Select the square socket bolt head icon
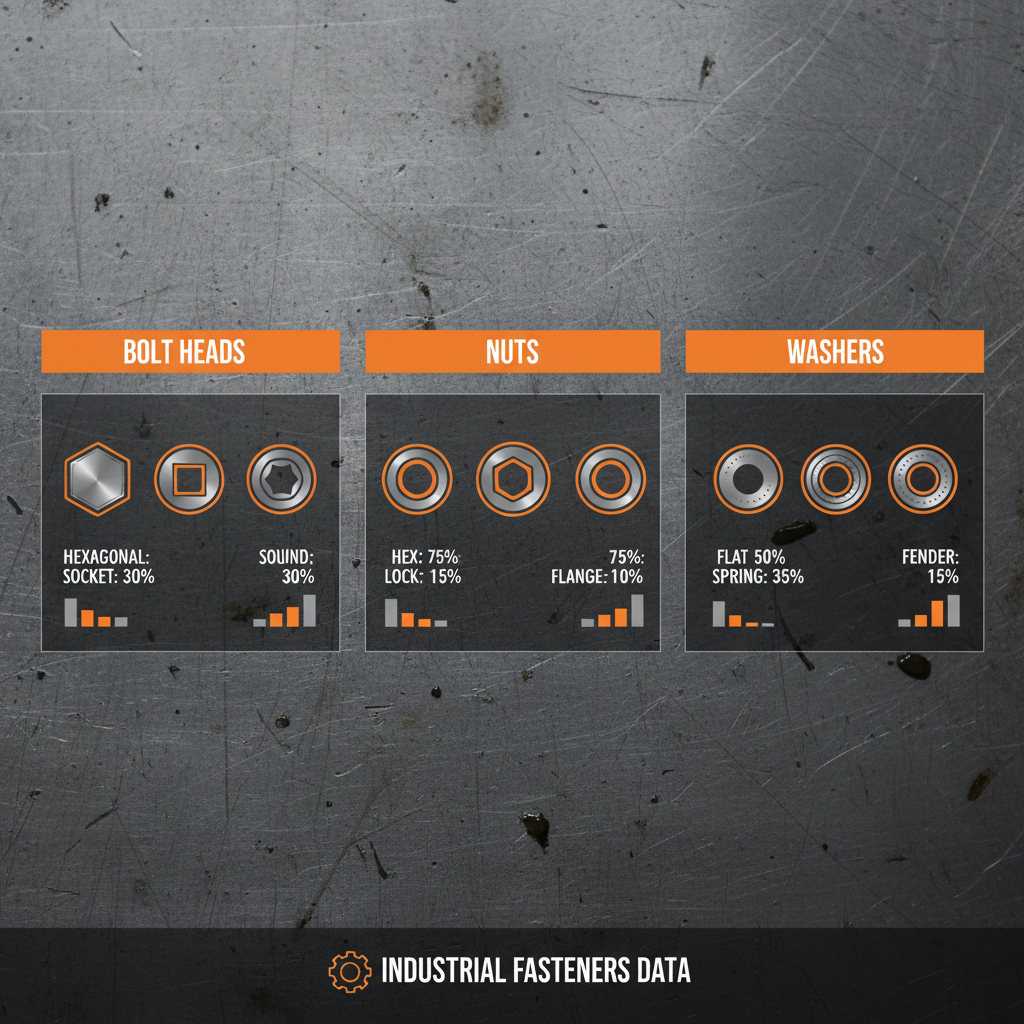1024x1024 pixels. (x=188, y=480)
